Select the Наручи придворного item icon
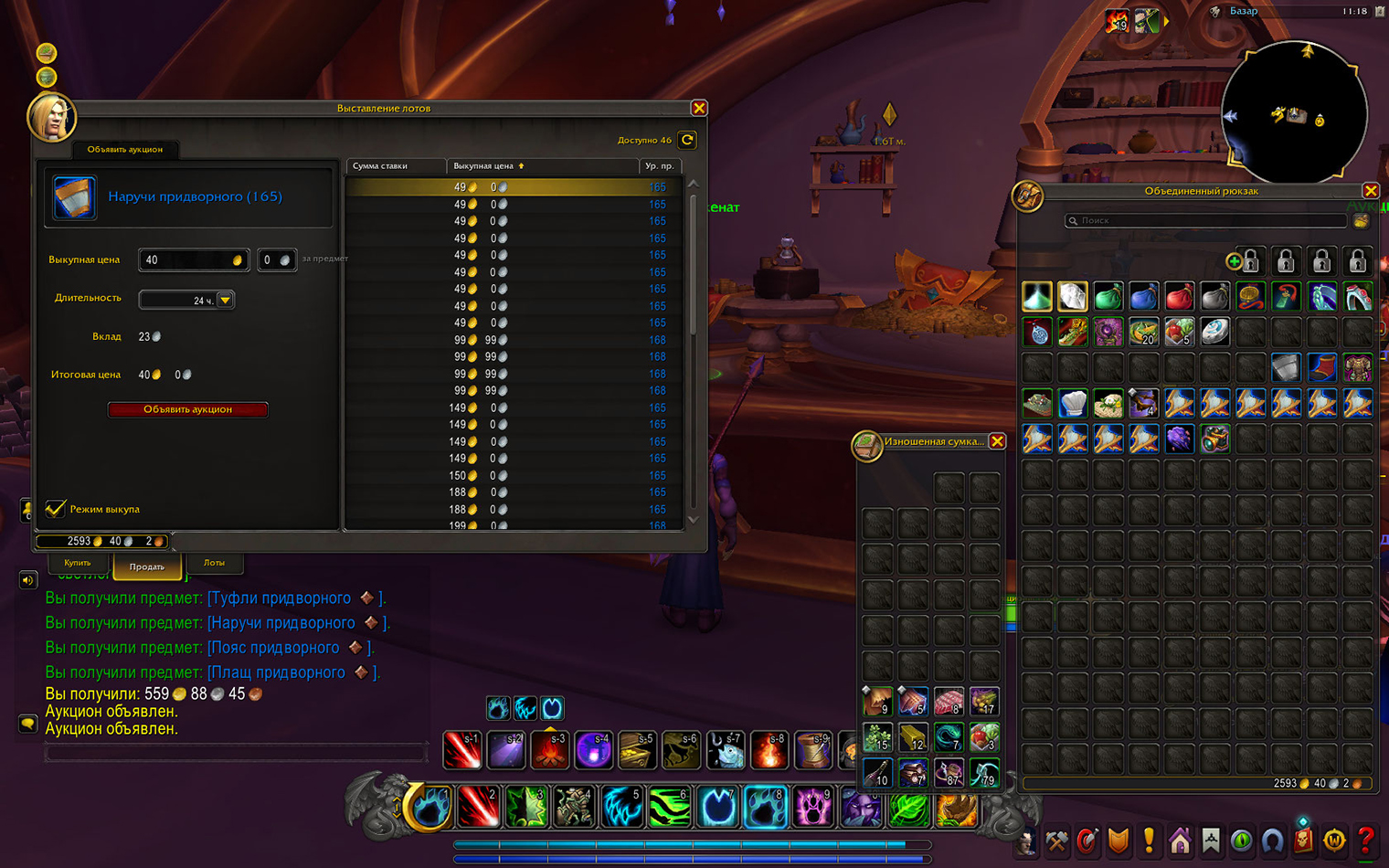 click(74, 197)
